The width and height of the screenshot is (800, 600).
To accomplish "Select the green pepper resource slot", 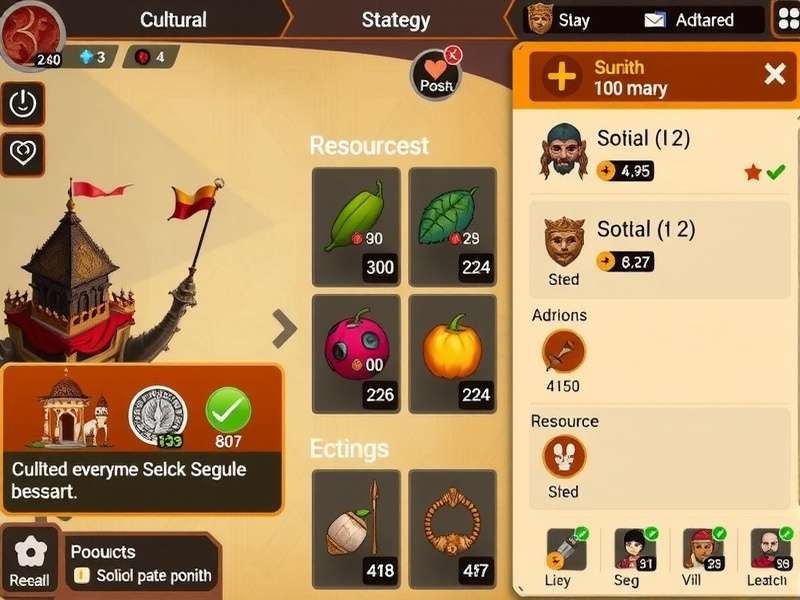I will coord(356,226).
